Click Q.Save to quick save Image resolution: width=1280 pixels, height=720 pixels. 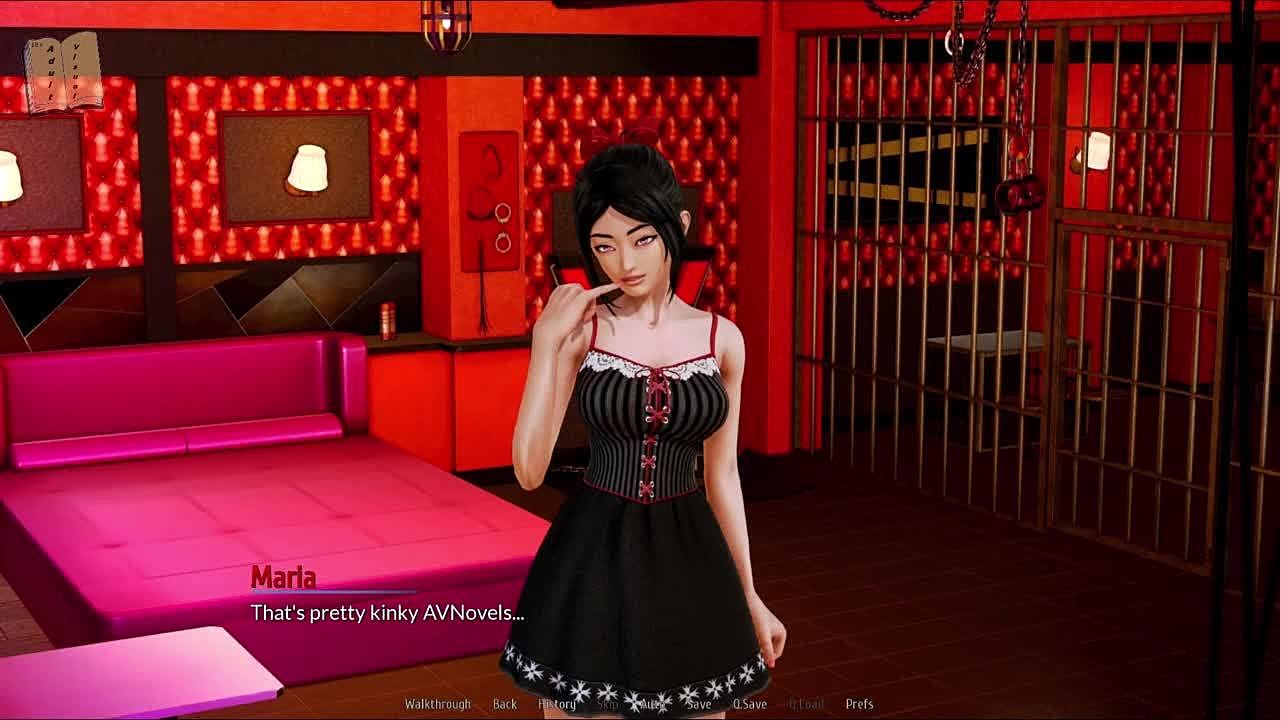click(x=749, y=704)
